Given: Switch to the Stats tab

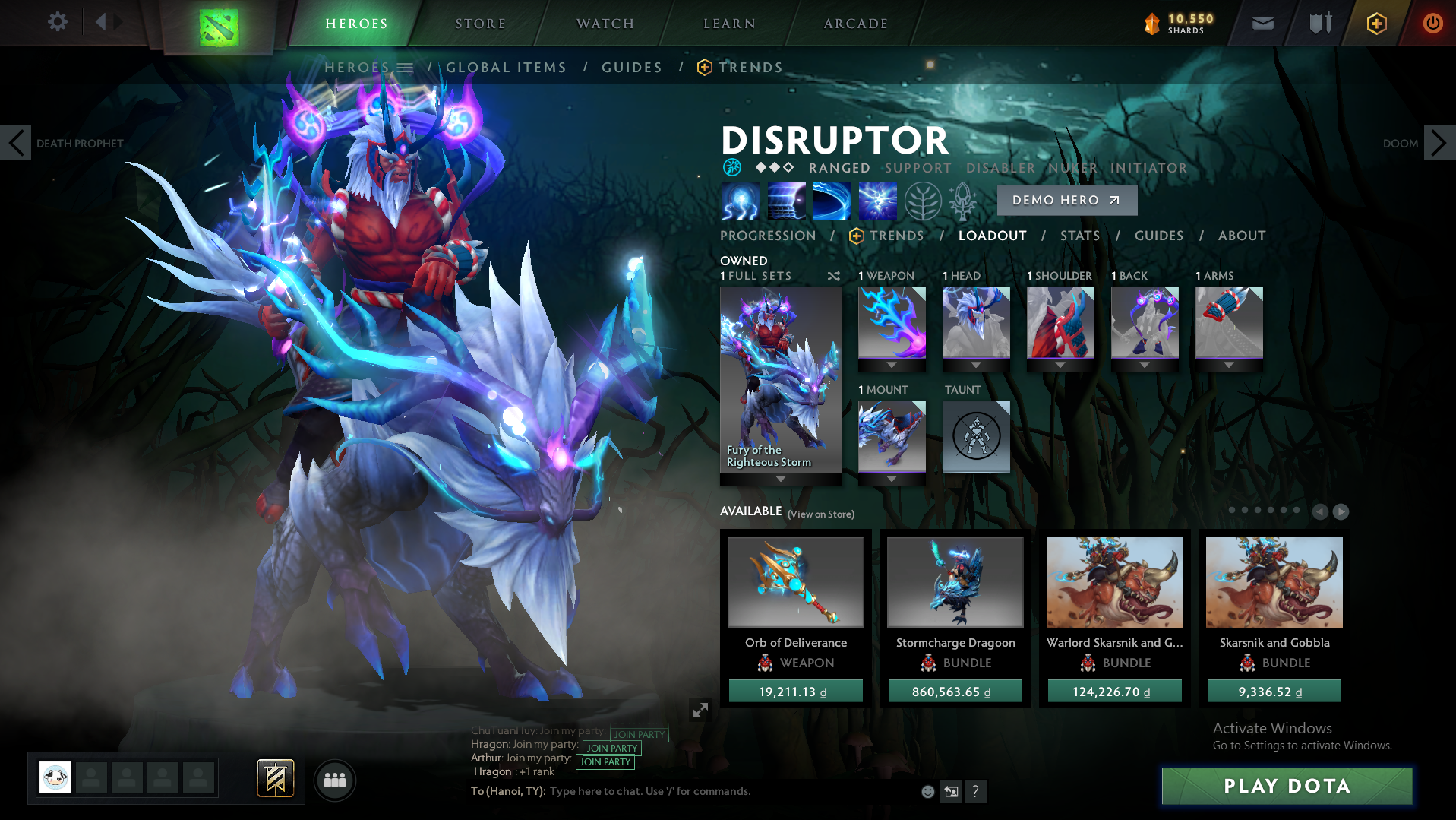Looking at the screenshot, I should [x=1079, y=236].
